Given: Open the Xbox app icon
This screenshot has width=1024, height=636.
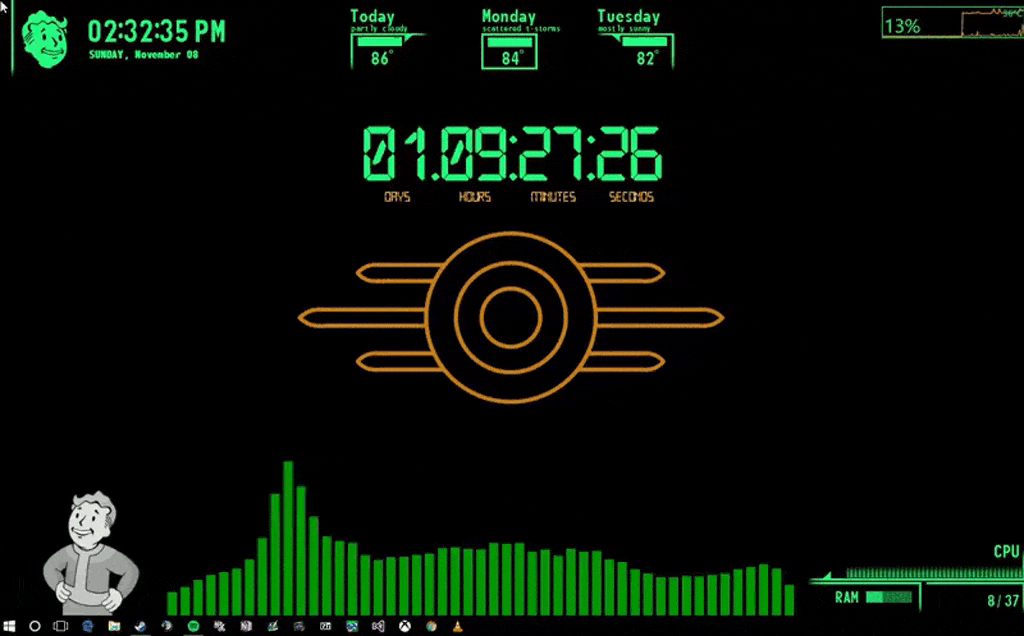Looking at the screenshot, I should [405, 626].
